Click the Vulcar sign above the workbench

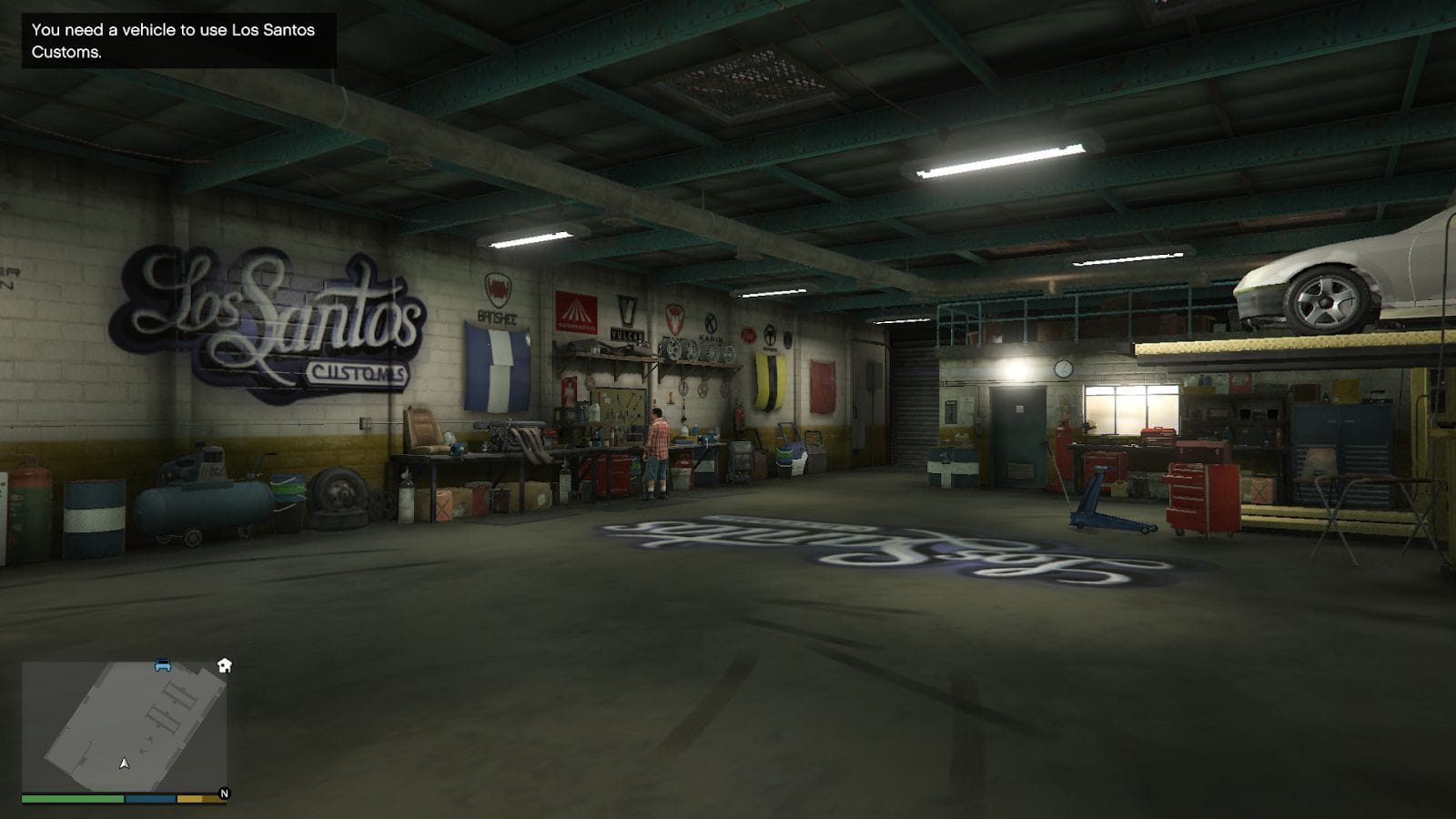point(628,333)
